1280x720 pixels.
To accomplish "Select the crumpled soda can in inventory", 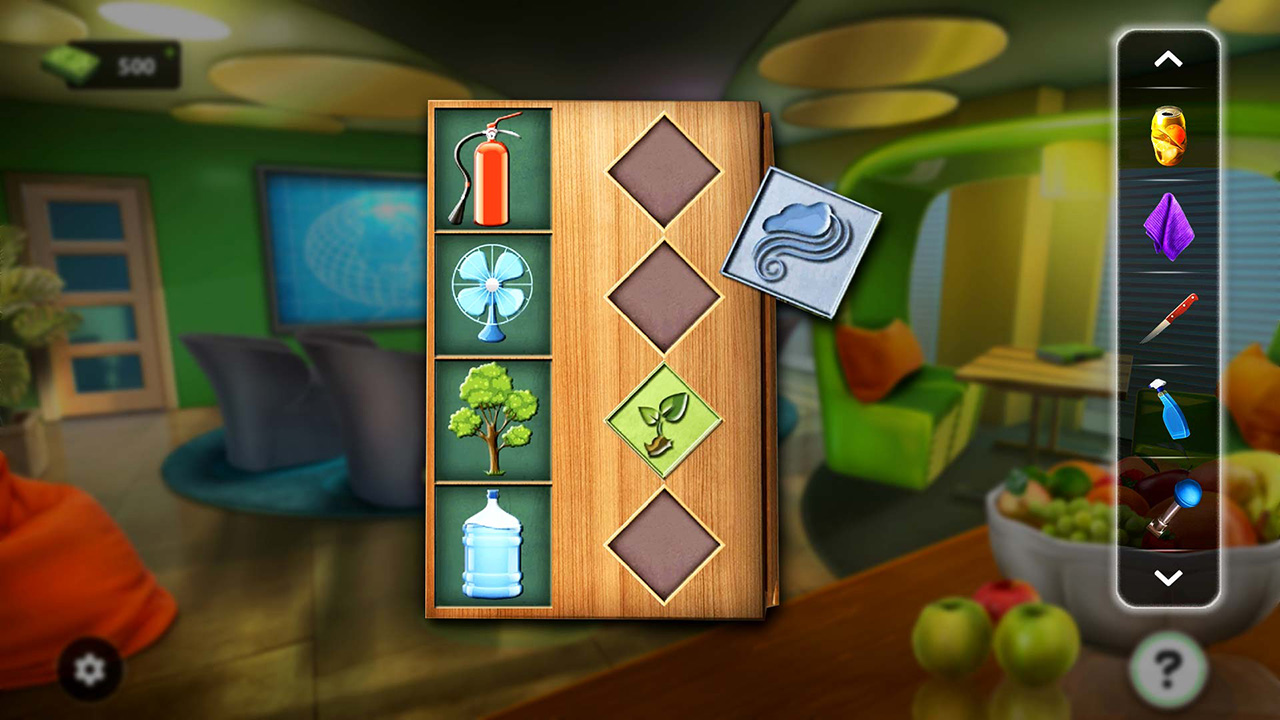I will [1167, 135].
